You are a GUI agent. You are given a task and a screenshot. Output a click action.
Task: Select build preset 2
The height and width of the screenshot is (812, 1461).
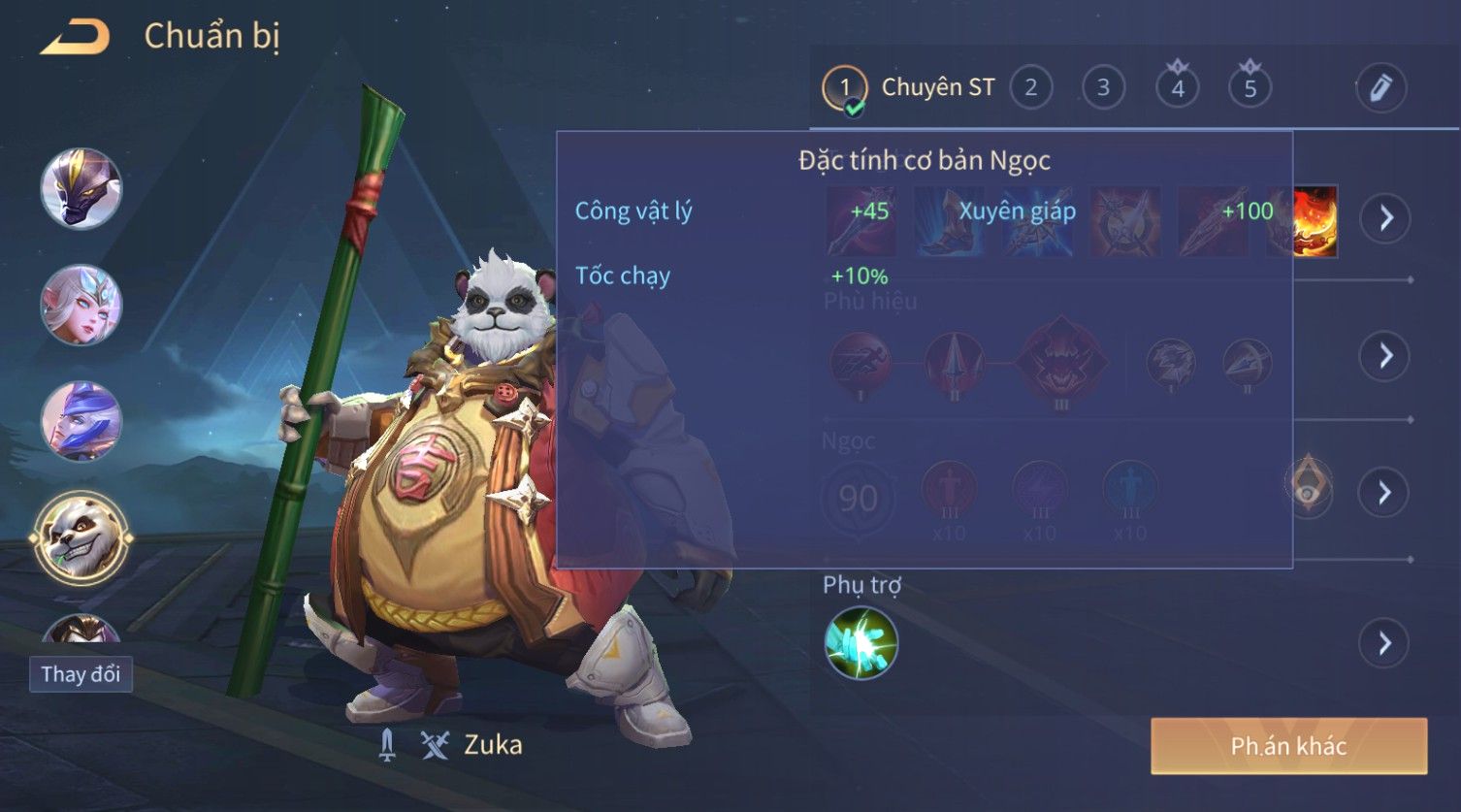[x=1030, y=88]
